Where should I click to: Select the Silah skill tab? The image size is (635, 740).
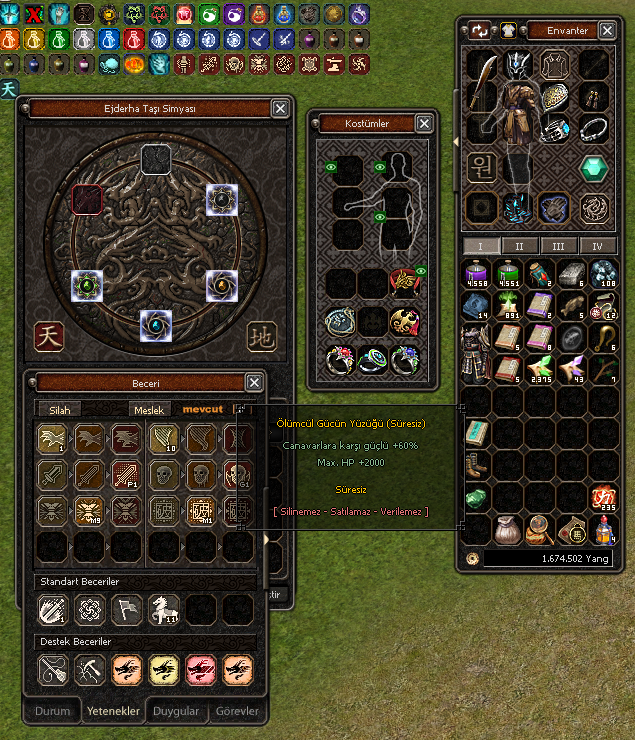(x=60, y=409)
